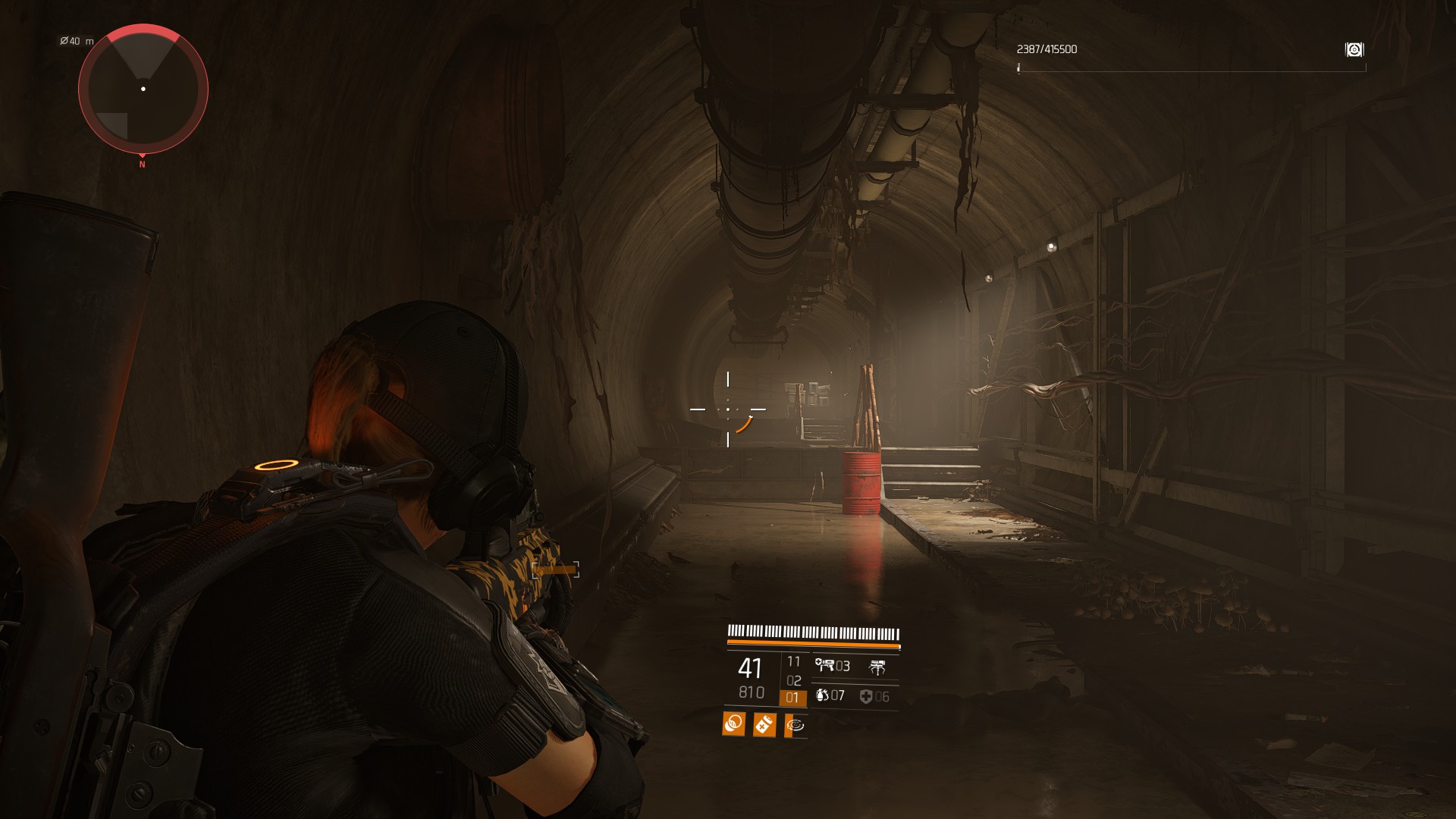Click the orange medkit pill bottle icon
The image size is (1456, 819).
(764, 724)
